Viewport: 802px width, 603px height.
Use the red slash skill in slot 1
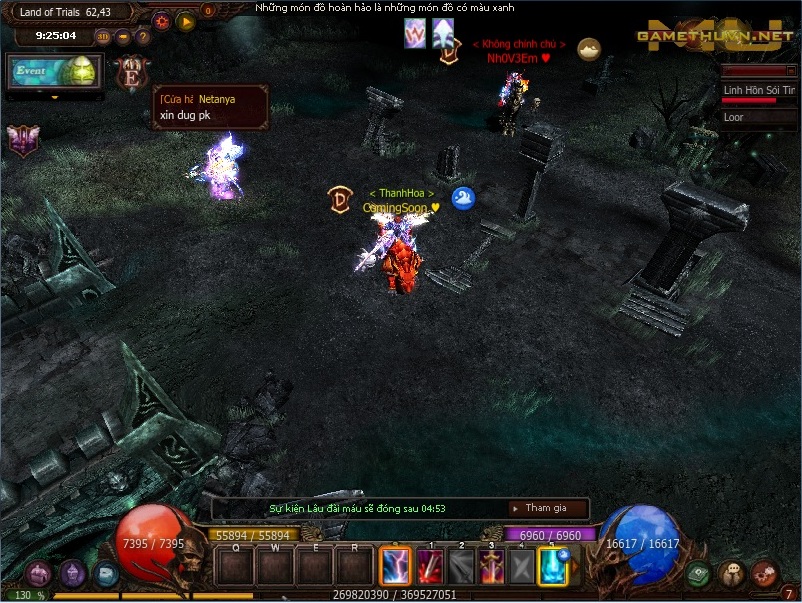[x=430, y=567]
